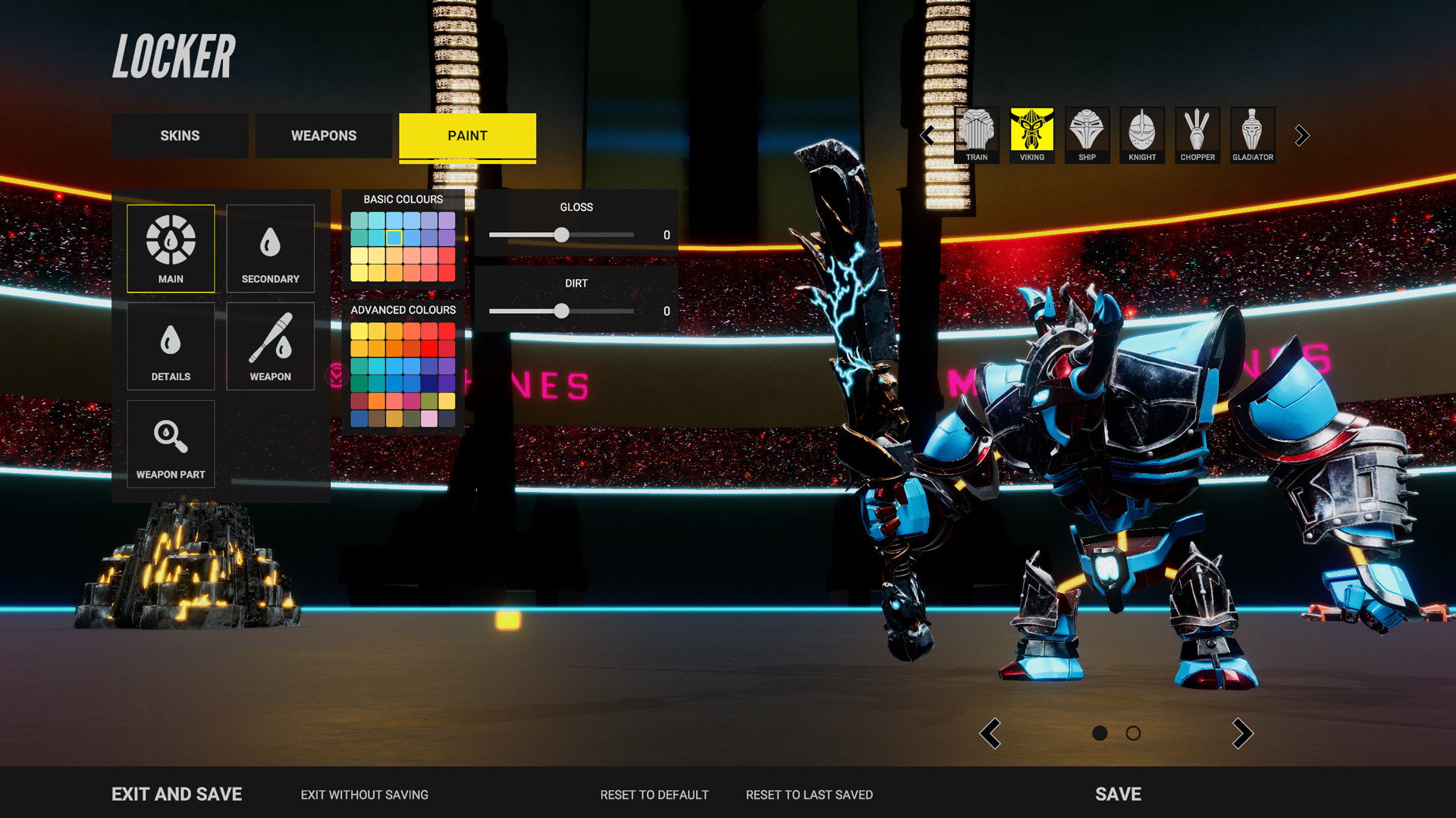Pick the TRAIN skin thumbnail
Image resolution: width=1456 pixels, height=818 pixels.
click(976, 135)
